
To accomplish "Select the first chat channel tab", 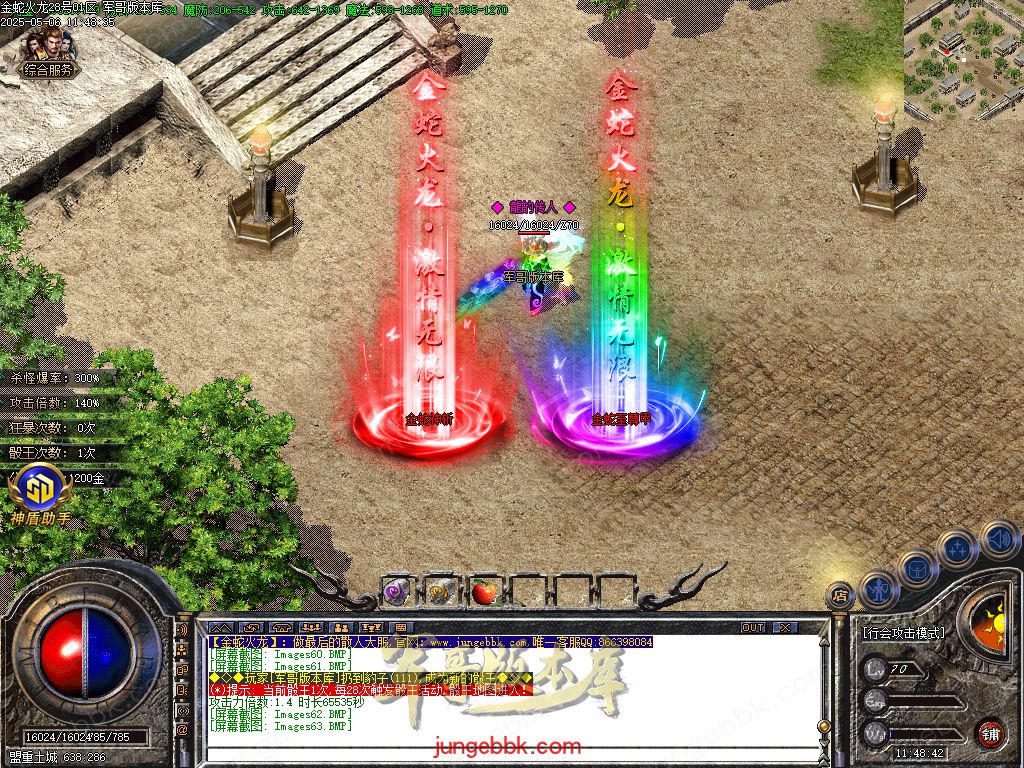I will pos(220,627).
